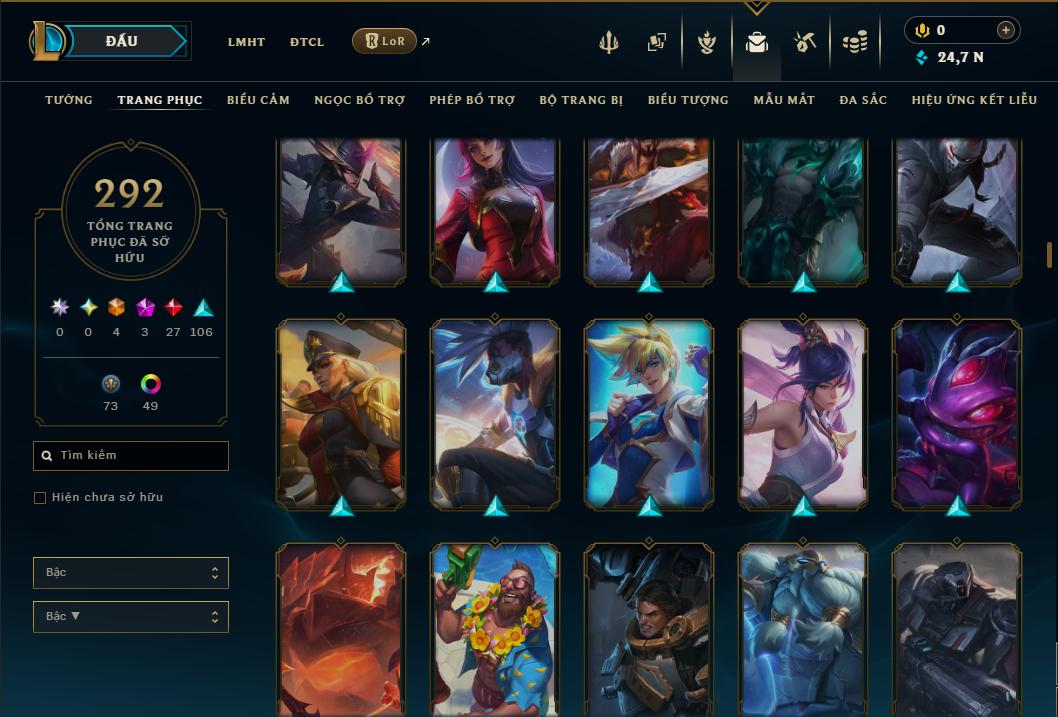
Task: Select the blonde star guardian skin card
Action: 649,413
